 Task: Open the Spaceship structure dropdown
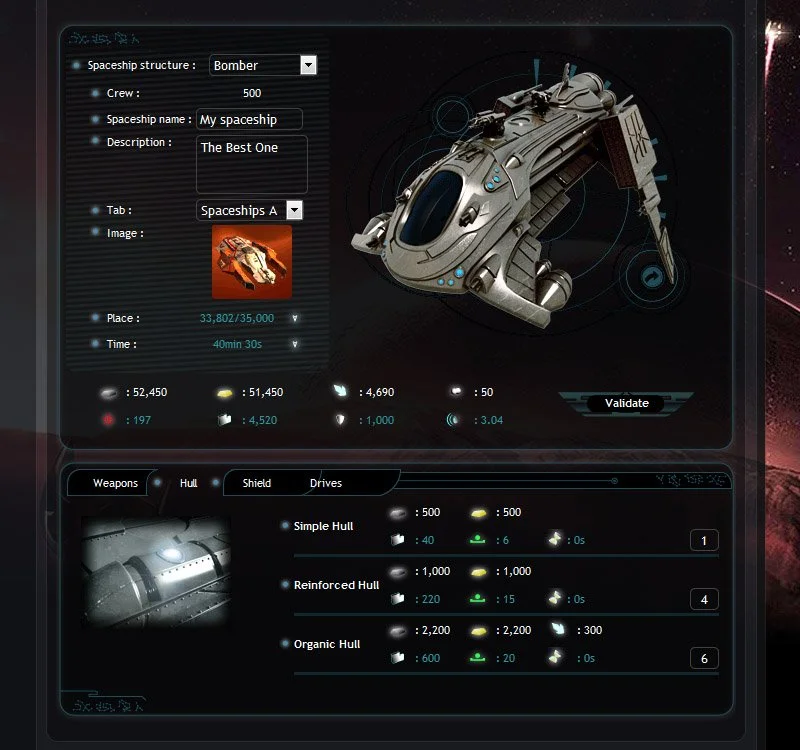308,65
